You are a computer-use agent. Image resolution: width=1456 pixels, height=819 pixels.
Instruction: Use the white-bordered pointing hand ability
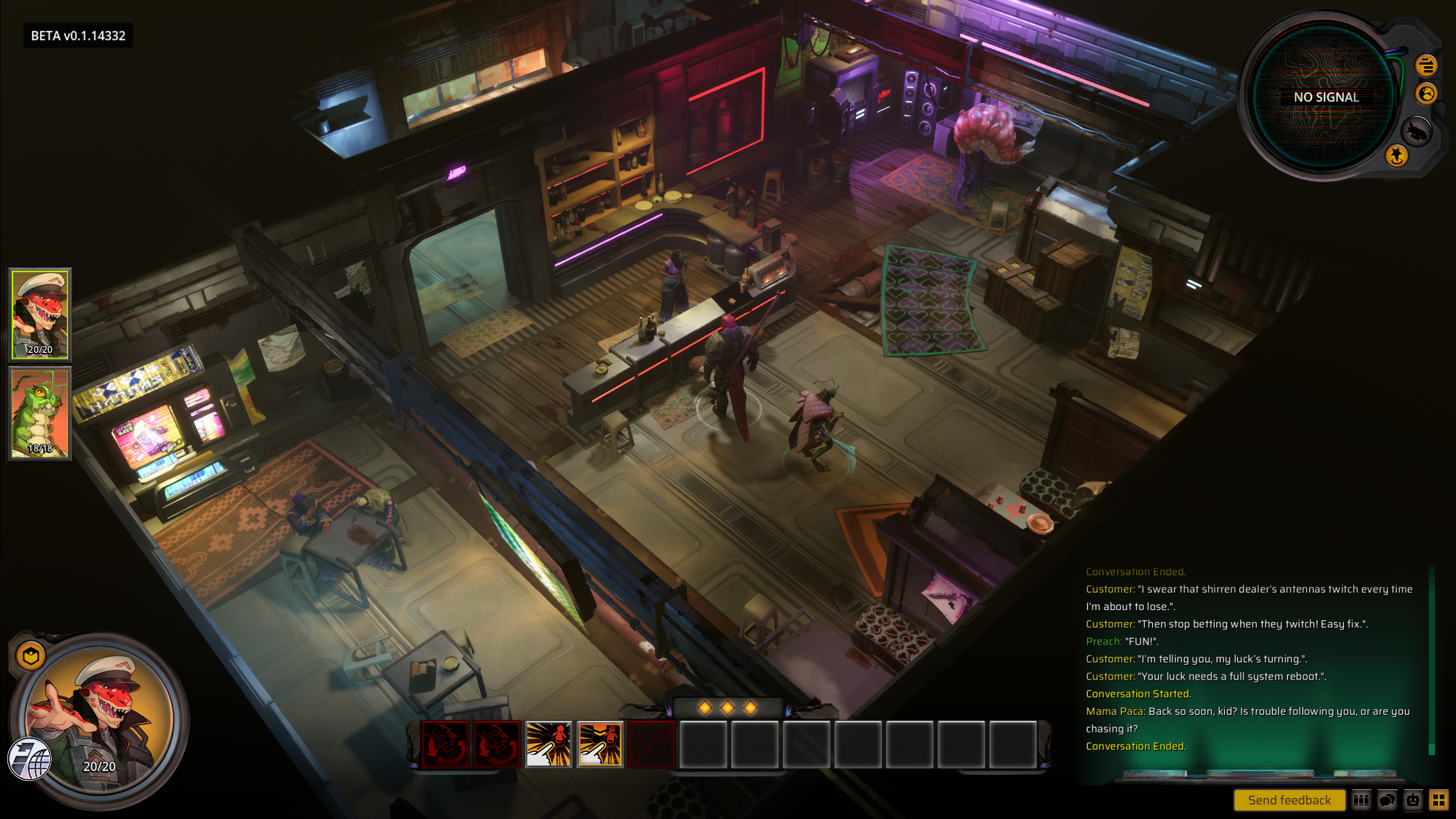click(x=548, y=744)
